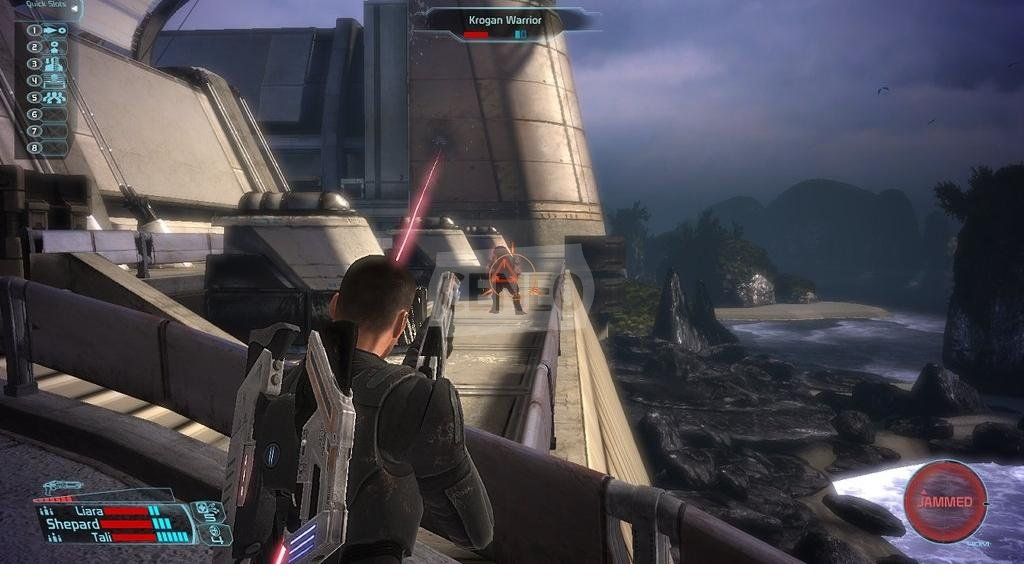Trigger the quick slot 3 ability
Image resolution: width=1024 pixels, height=585 pixels.
(52, 63)
